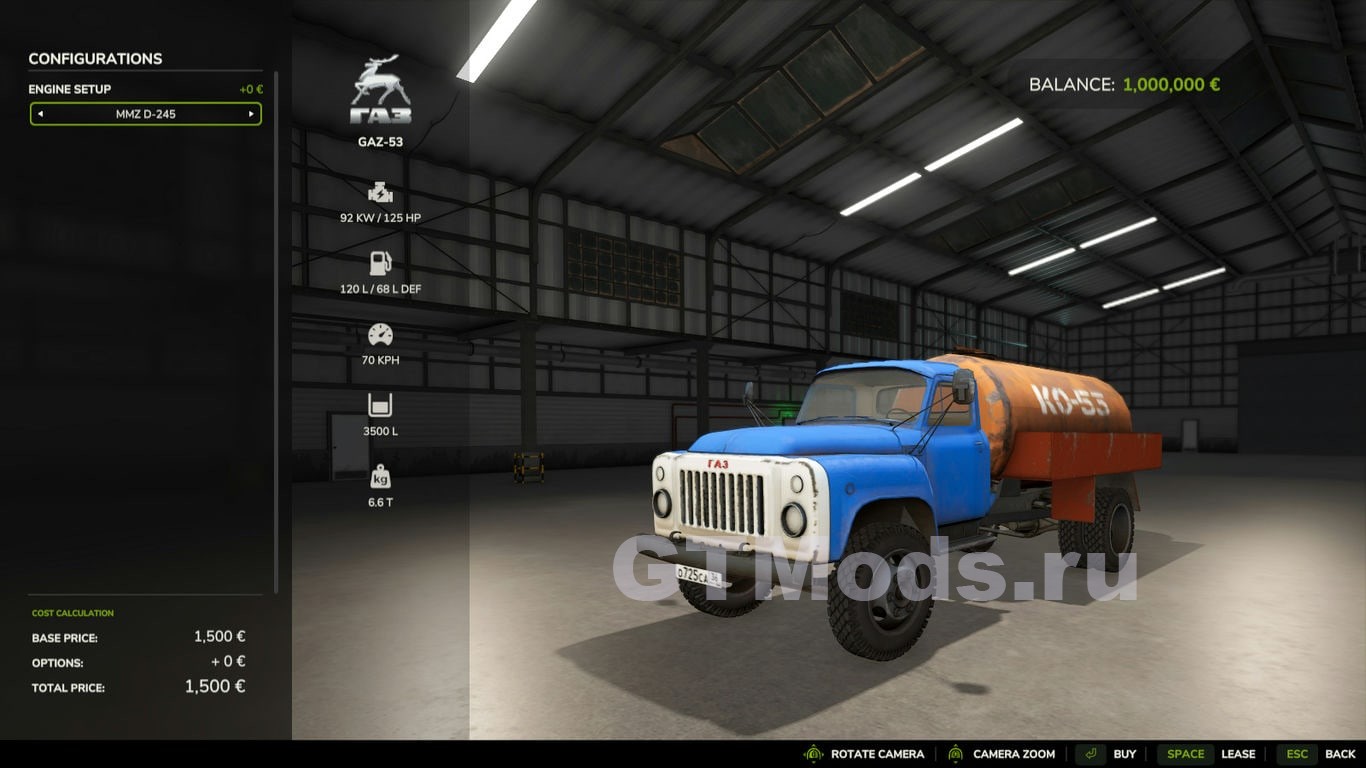Buy the GAZ-53 truck
Screen dimensions: 1366x768
click(1124, 754)
